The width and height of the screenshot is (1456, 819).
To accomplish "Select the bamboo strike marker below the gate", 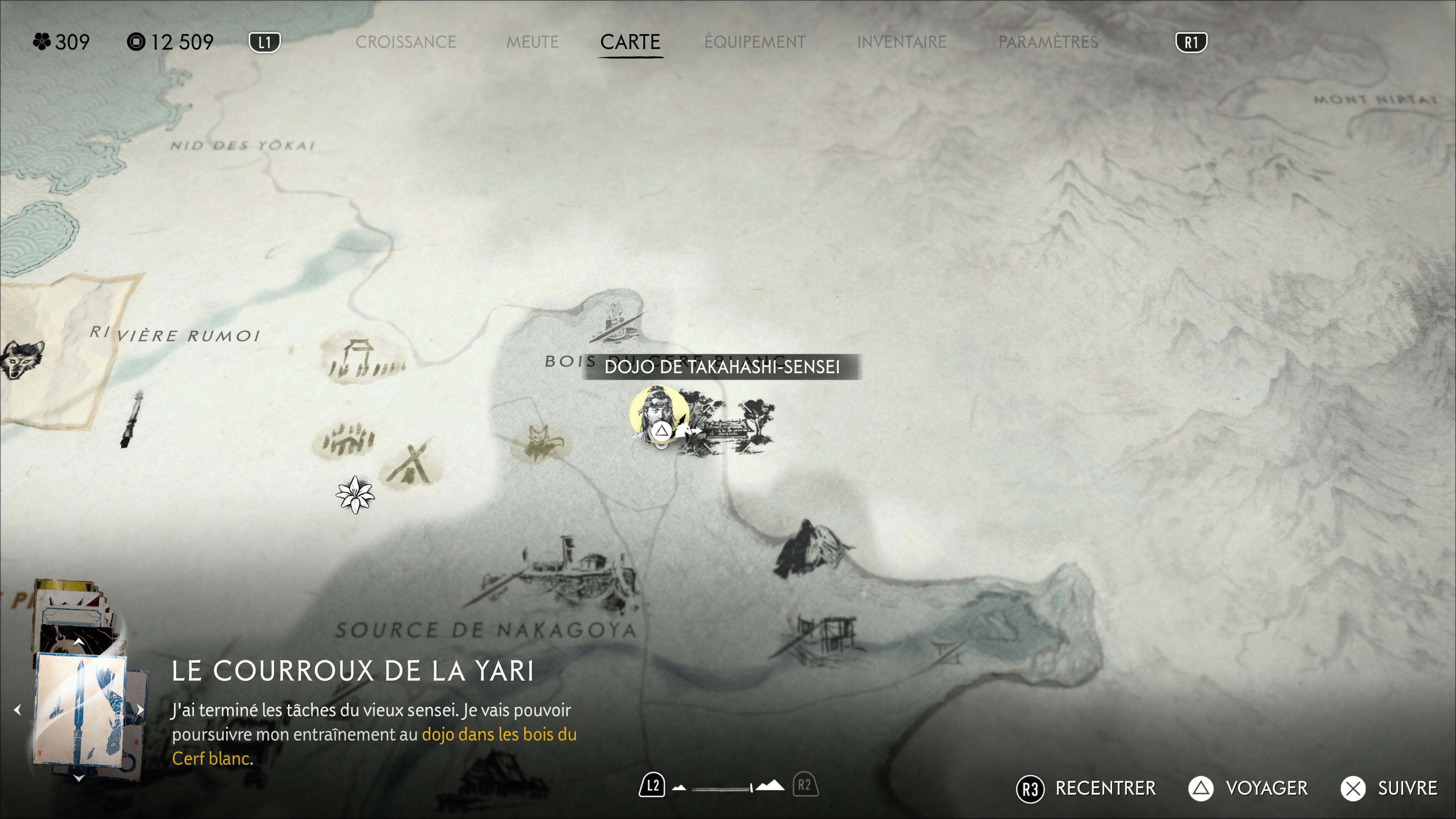I will point(346,441).
